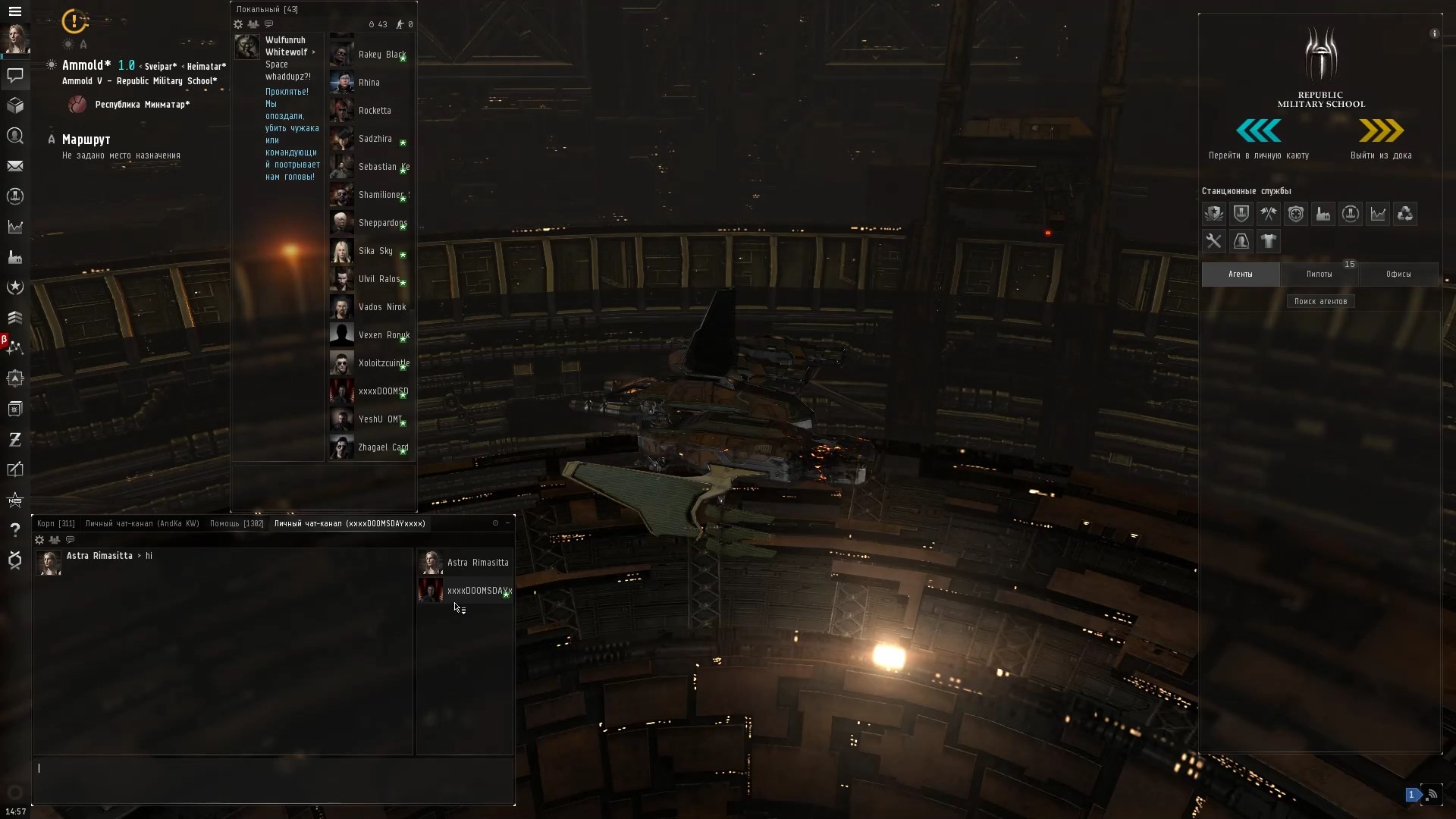
Task: Open the factory industry station service
Action: click(1323, 214)
